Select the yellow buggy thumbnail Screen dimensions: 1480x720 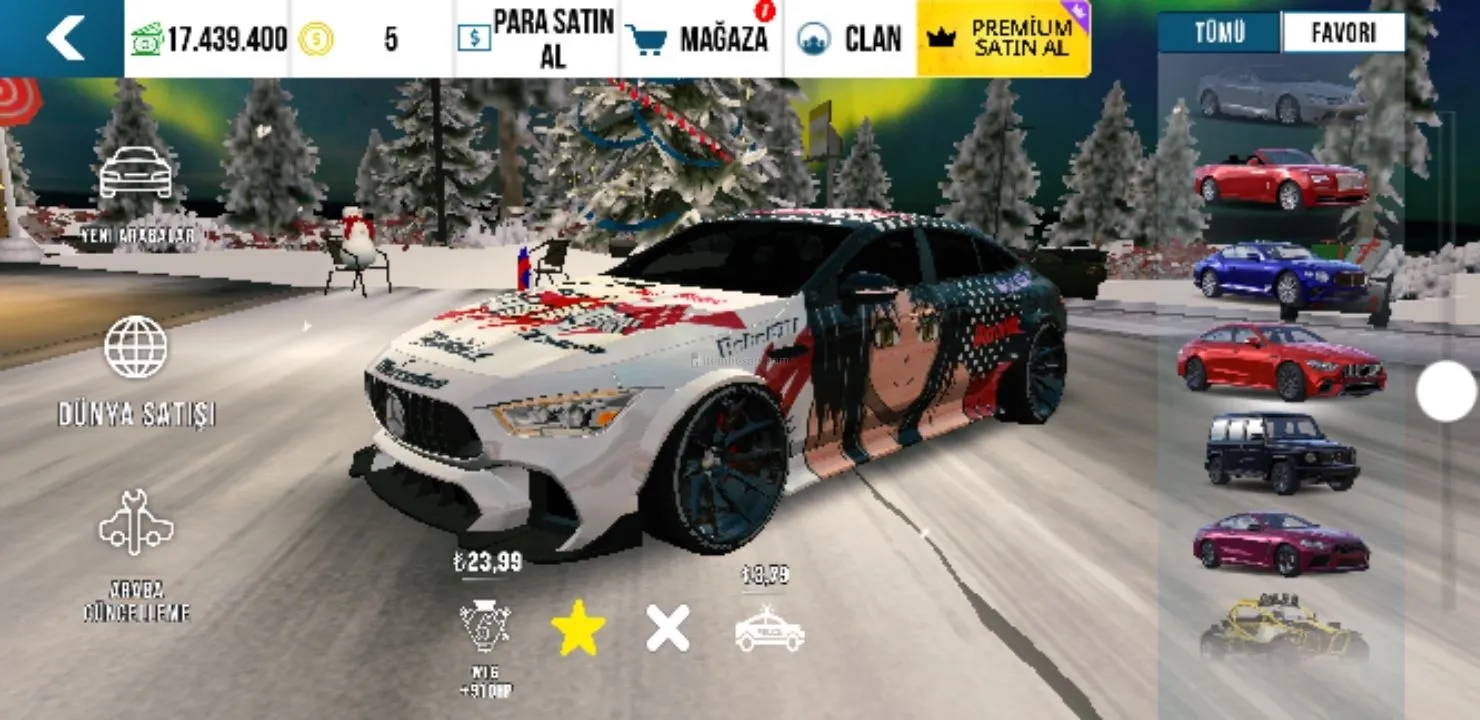[x=1283, y=628]
